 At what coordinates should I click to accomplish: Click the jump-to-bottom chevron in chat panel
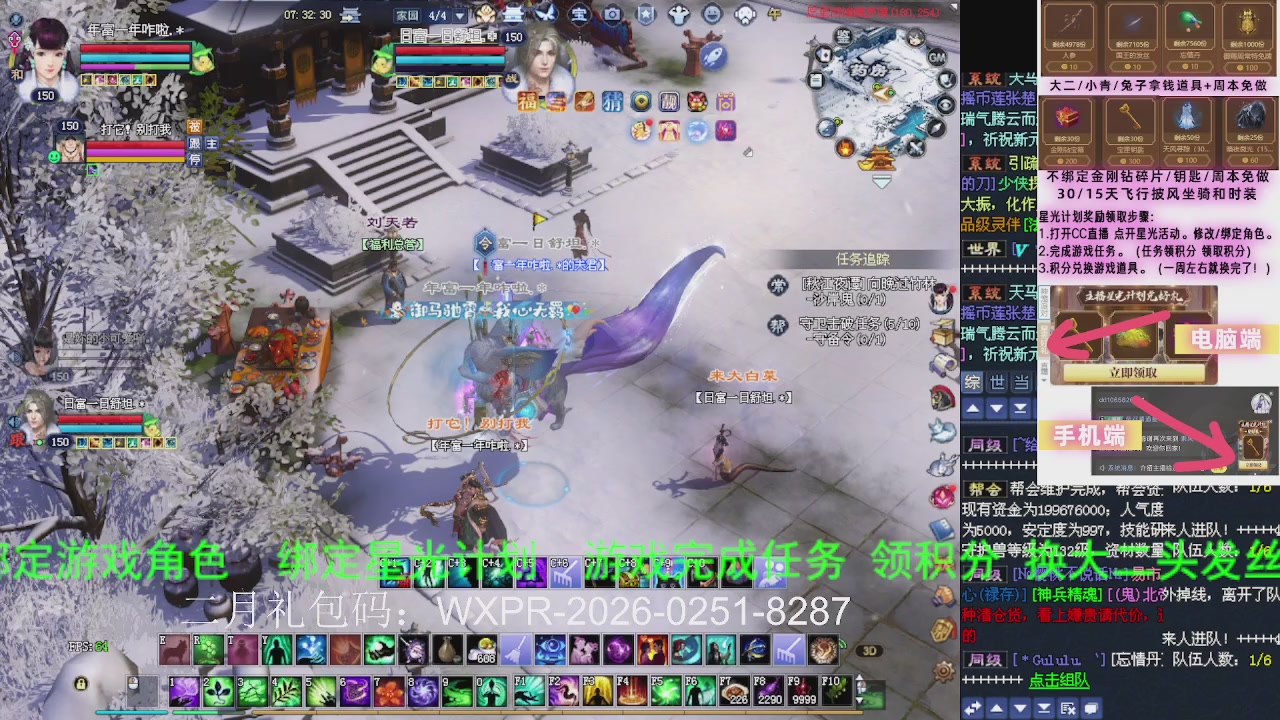pyautogui.click(x=1020, y=408)
